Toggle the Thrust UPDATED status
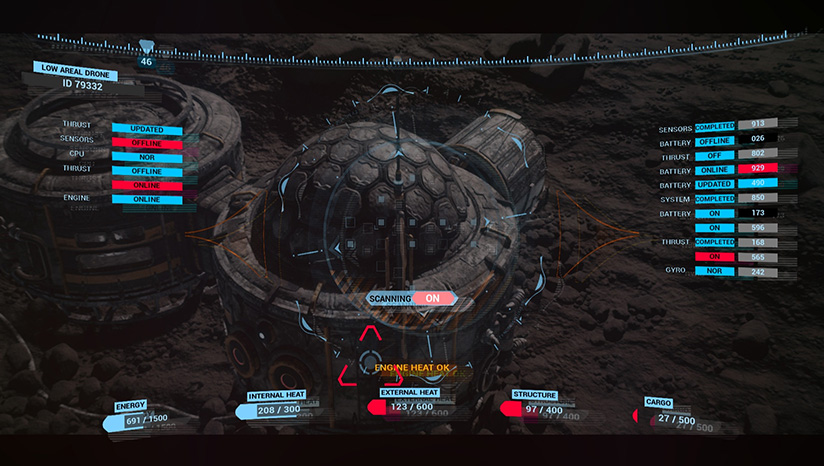 (147, 129)
